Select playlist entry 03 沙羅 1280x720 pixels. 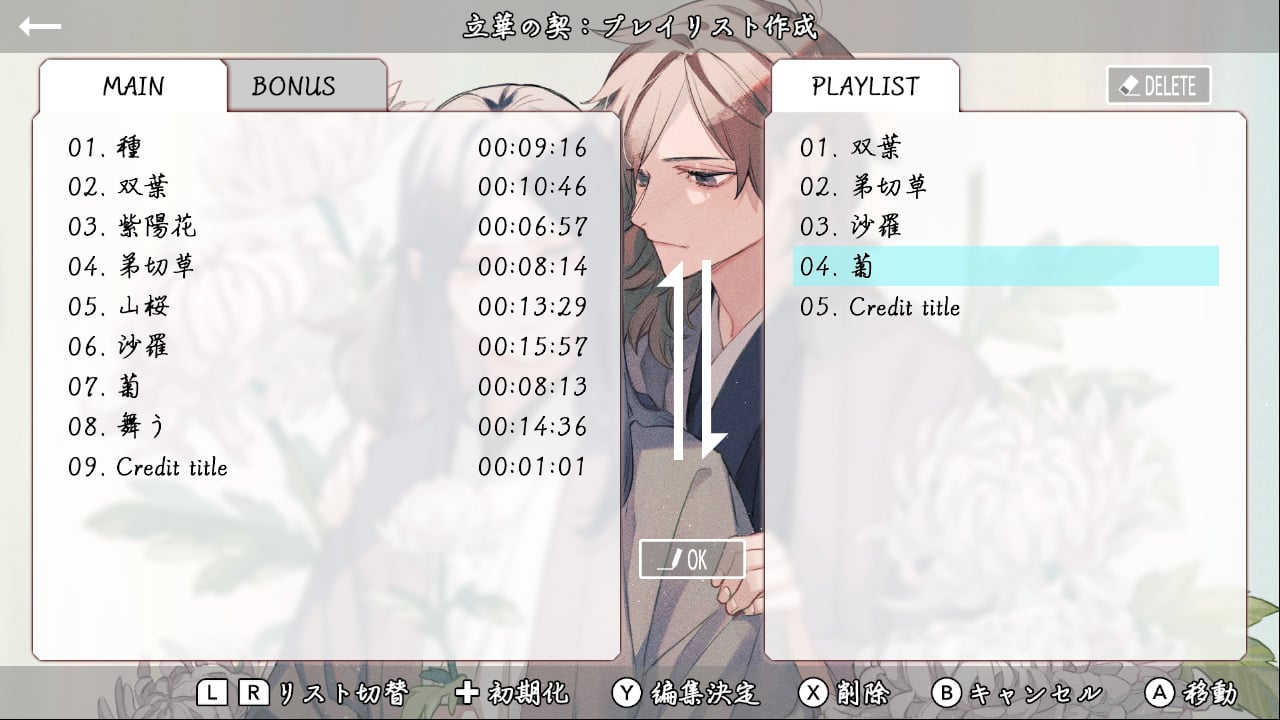(x=1005, y=227)
